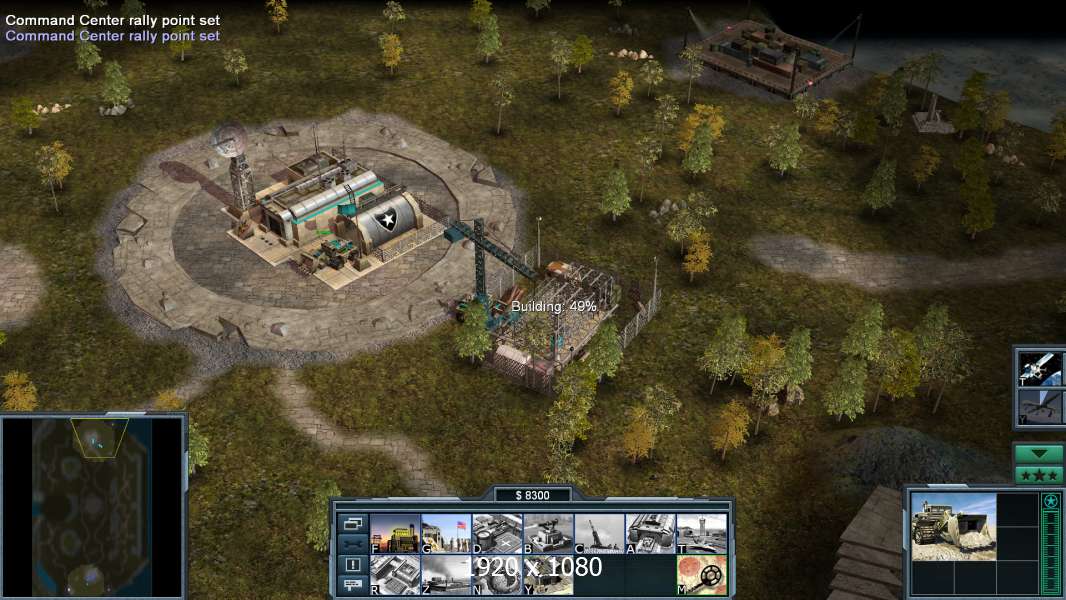
Task: Pick the smoky drop zone icon (Z)
Action: (446, 575)
